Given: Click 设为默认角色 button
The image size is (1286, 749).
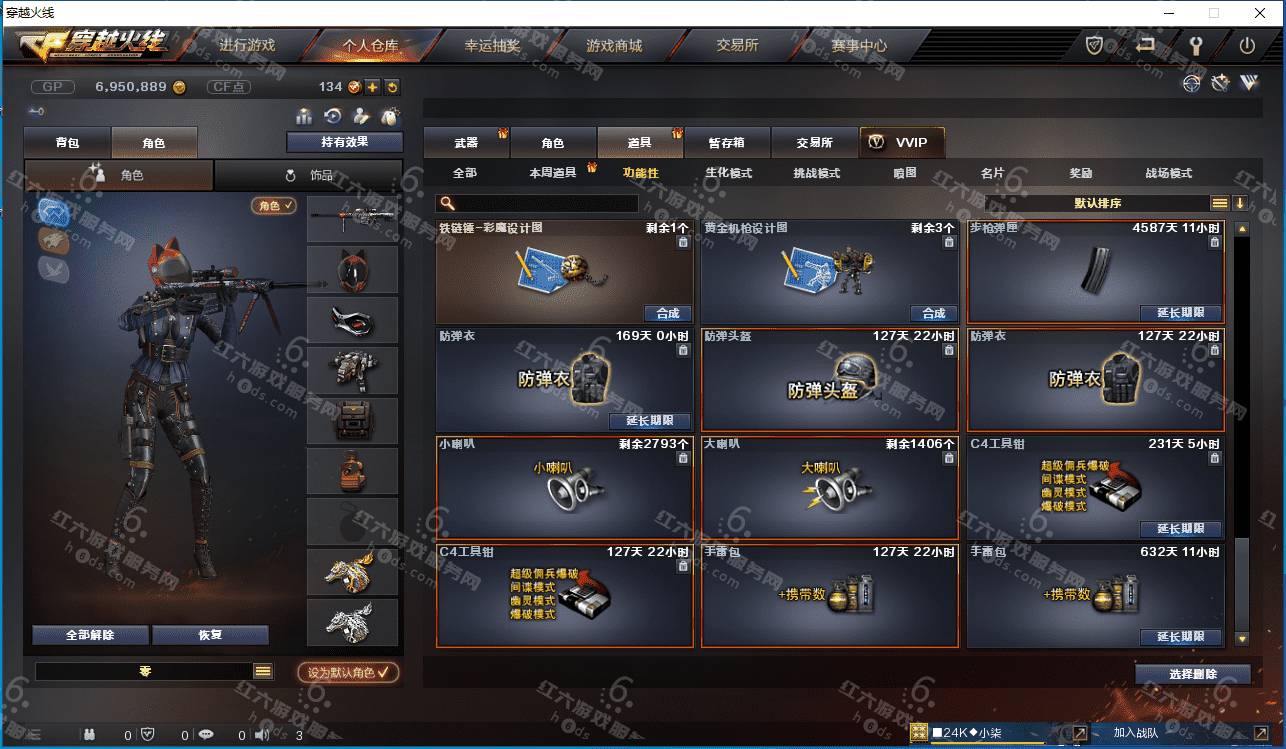Looking at the screenshot, I should click(x=348, y=673).
